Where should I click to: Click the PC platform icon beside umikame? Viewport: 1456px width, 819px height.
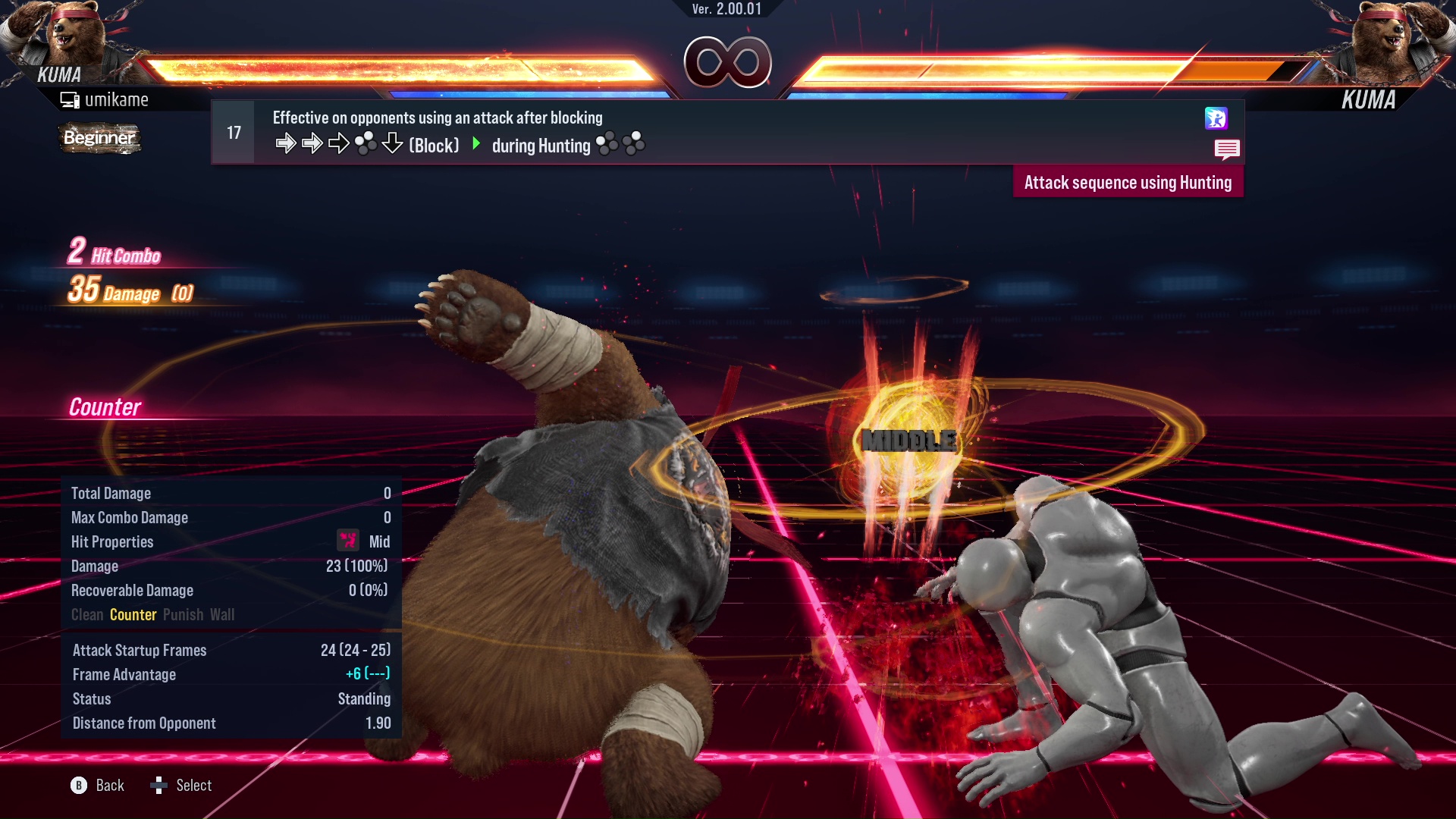click(x=70, y=99)
